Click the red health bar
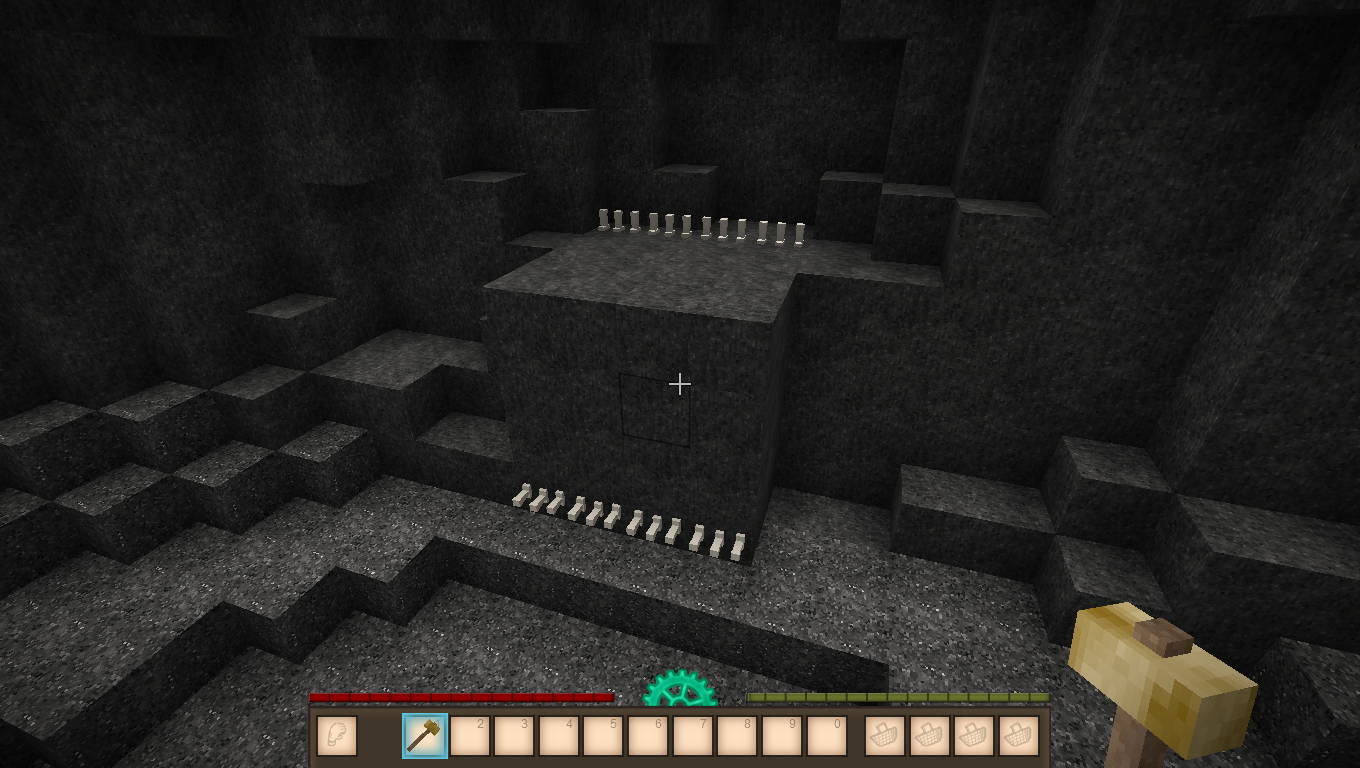The height and width of the screenshot is (768, 1360). [460, 697]
